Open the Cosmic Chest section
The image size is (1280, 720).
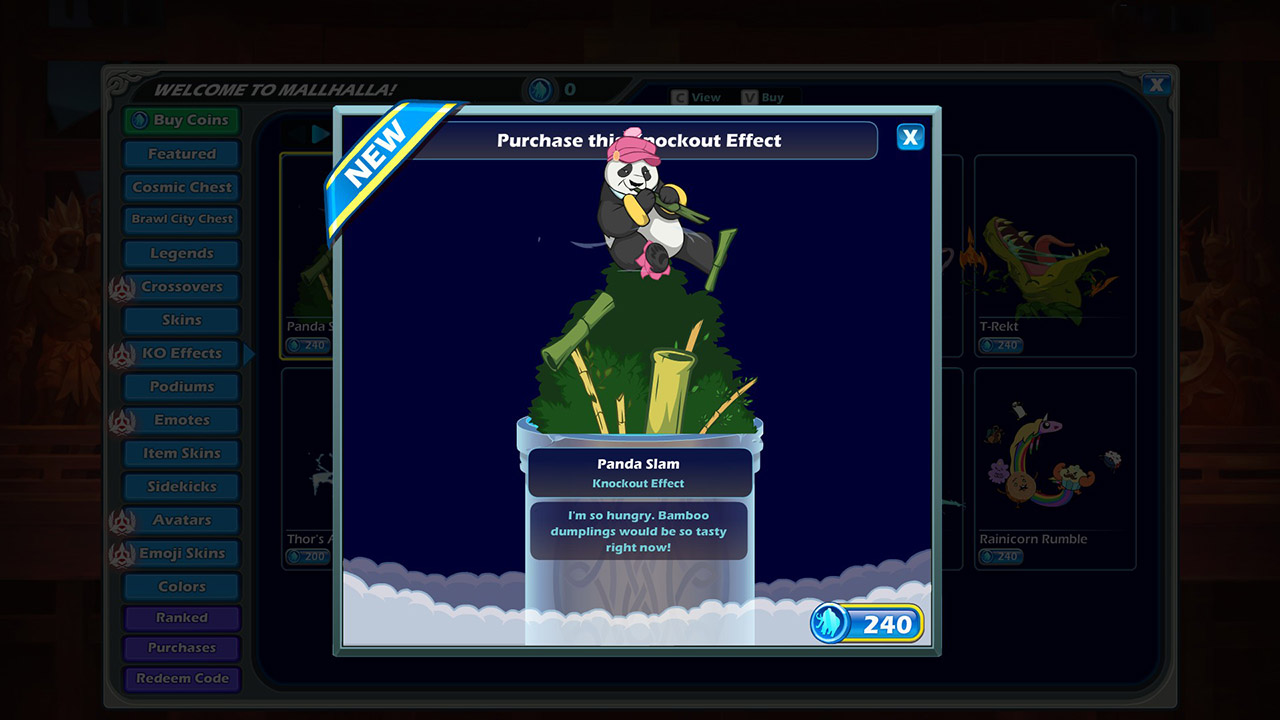click(x=180, y=187)
